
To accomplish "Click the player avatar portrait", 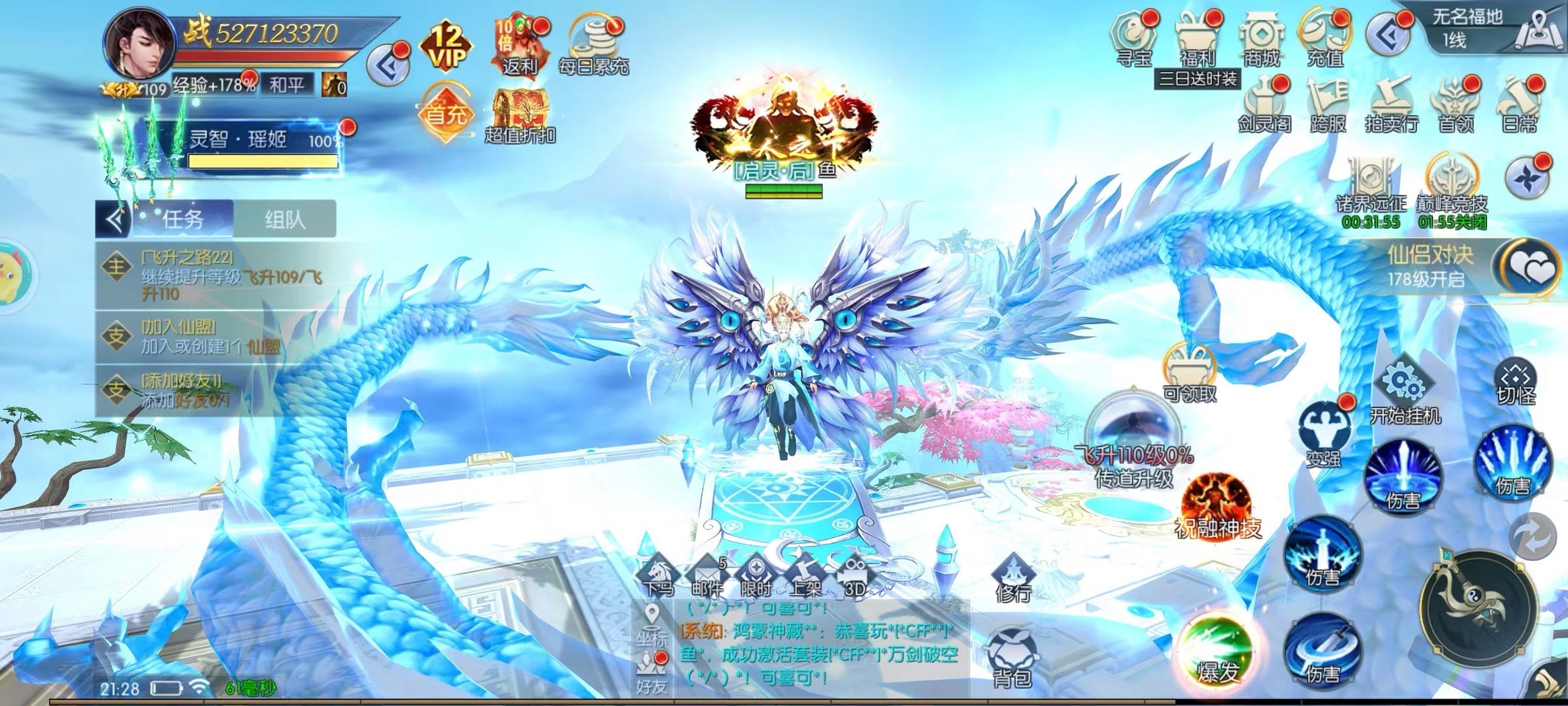I will point(138,43).
